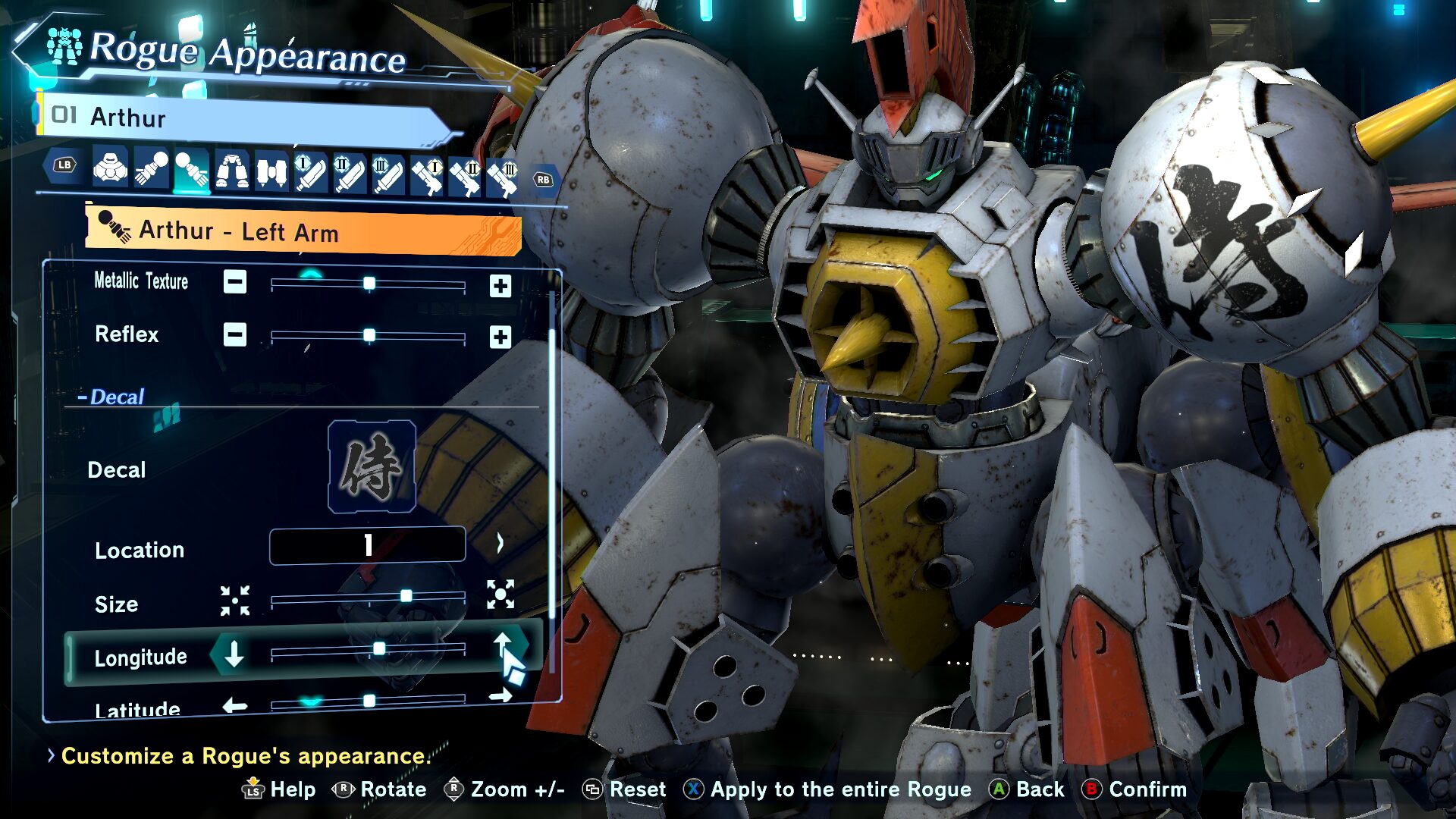Image resolution: width=1456 pixels, height=819 pixels.
Task: Shrink the decal with the Size reduce icon
Action: point(235,601)
